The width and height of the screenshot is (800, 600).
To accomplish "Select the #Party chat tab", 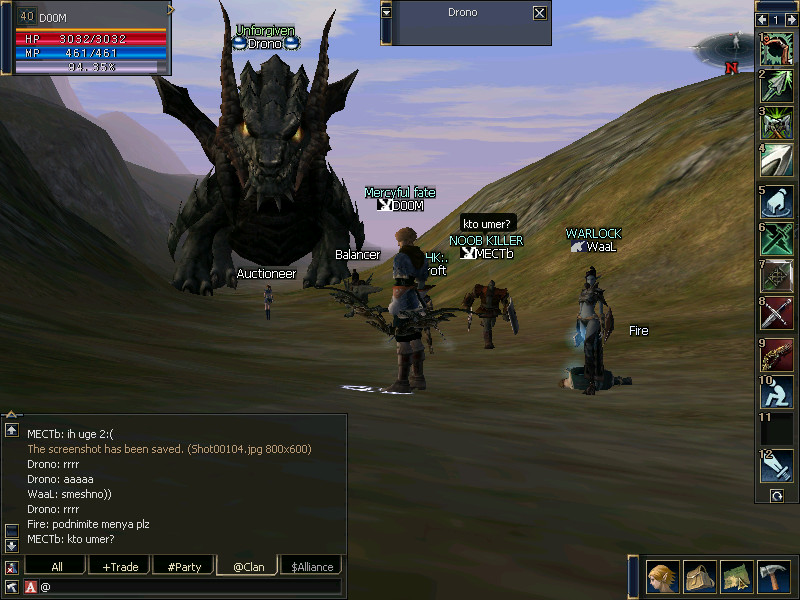I will 184,567.
